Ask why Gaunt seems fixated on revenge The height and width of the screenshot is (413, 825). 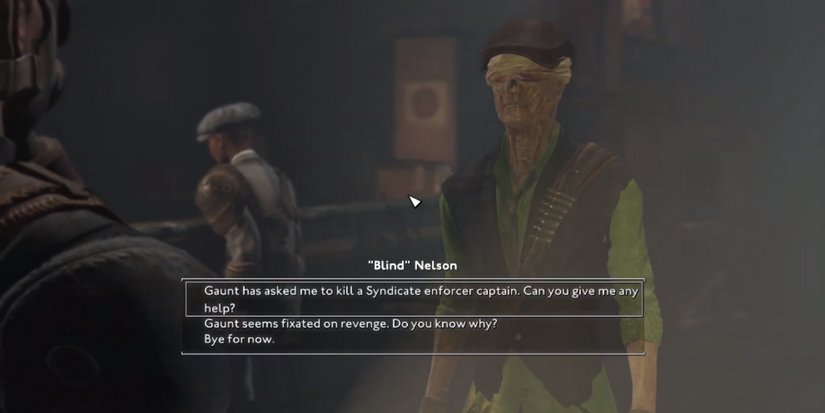350,324
